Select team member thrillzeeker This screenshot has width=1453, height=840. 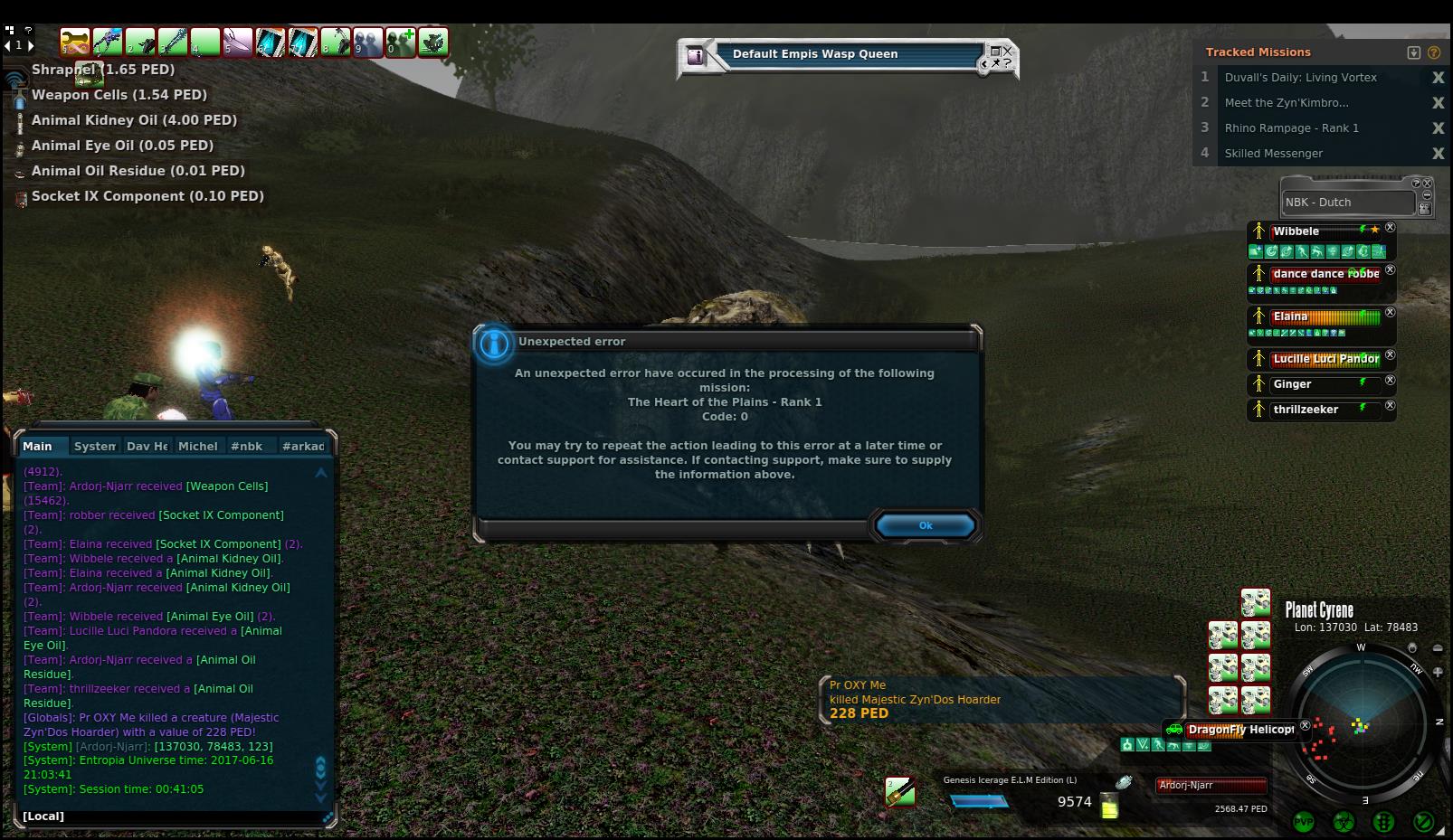[x=1306, y=410]
